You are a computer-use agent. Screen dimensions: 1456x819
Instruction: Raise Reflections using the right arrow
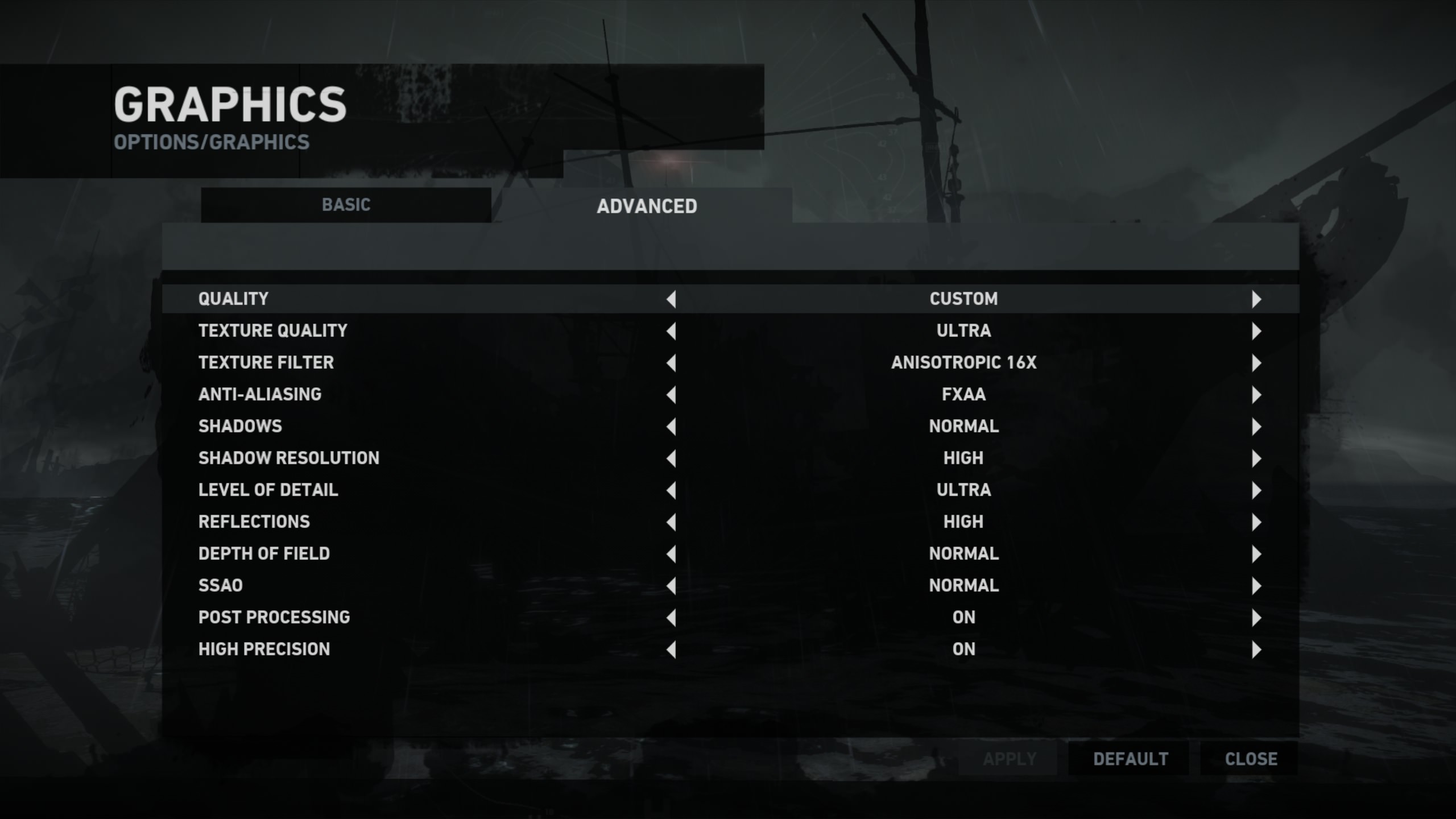(1256, 522)
